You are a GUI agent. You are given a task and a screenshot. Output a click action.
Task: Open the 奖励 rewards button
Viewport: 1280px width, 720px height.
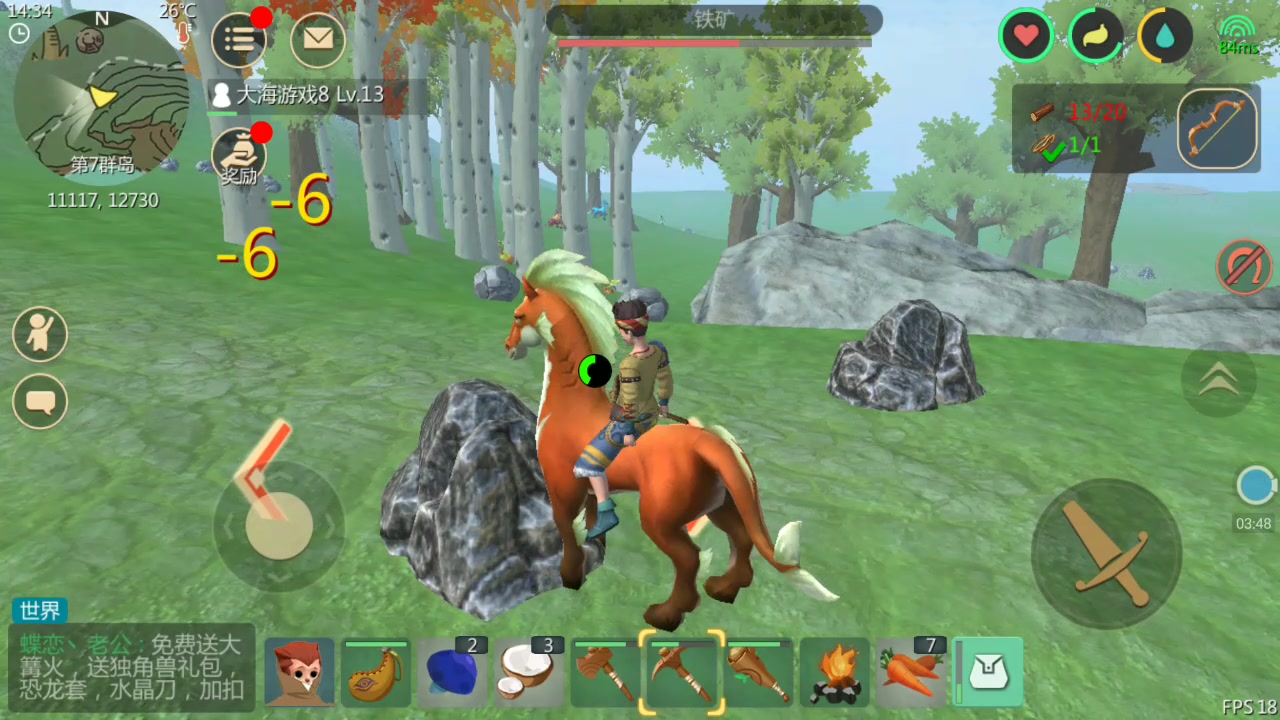pos(239,158)
